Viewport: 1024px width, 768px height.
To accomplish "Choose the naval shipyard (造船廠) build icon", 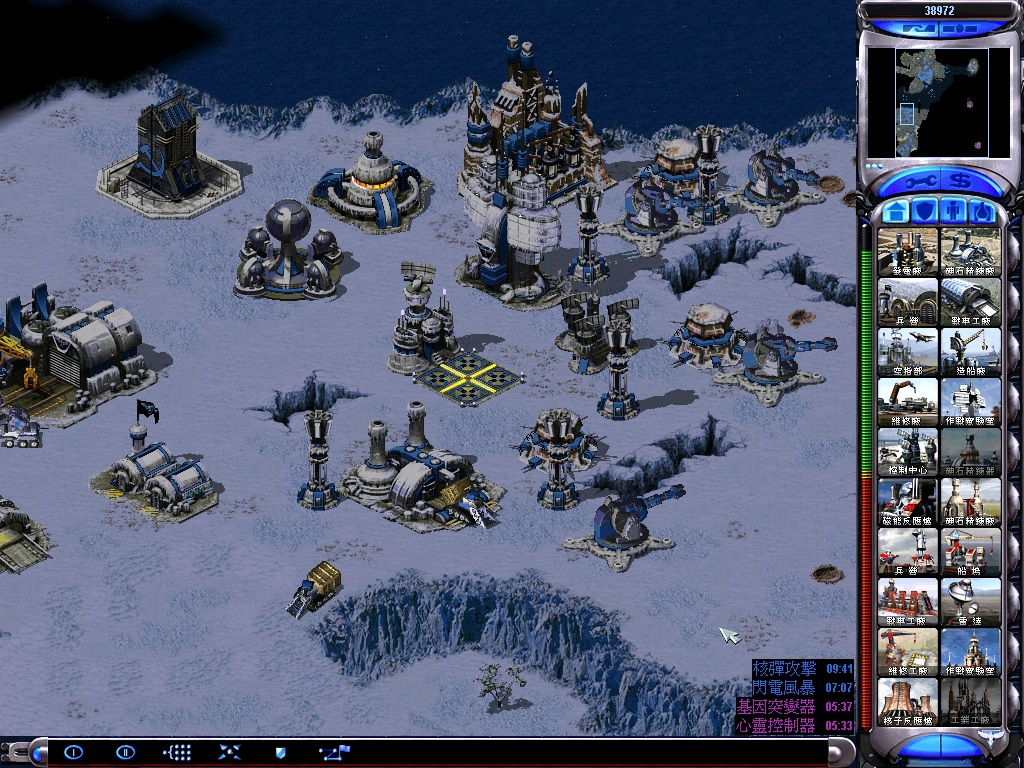I will point(970,351).
